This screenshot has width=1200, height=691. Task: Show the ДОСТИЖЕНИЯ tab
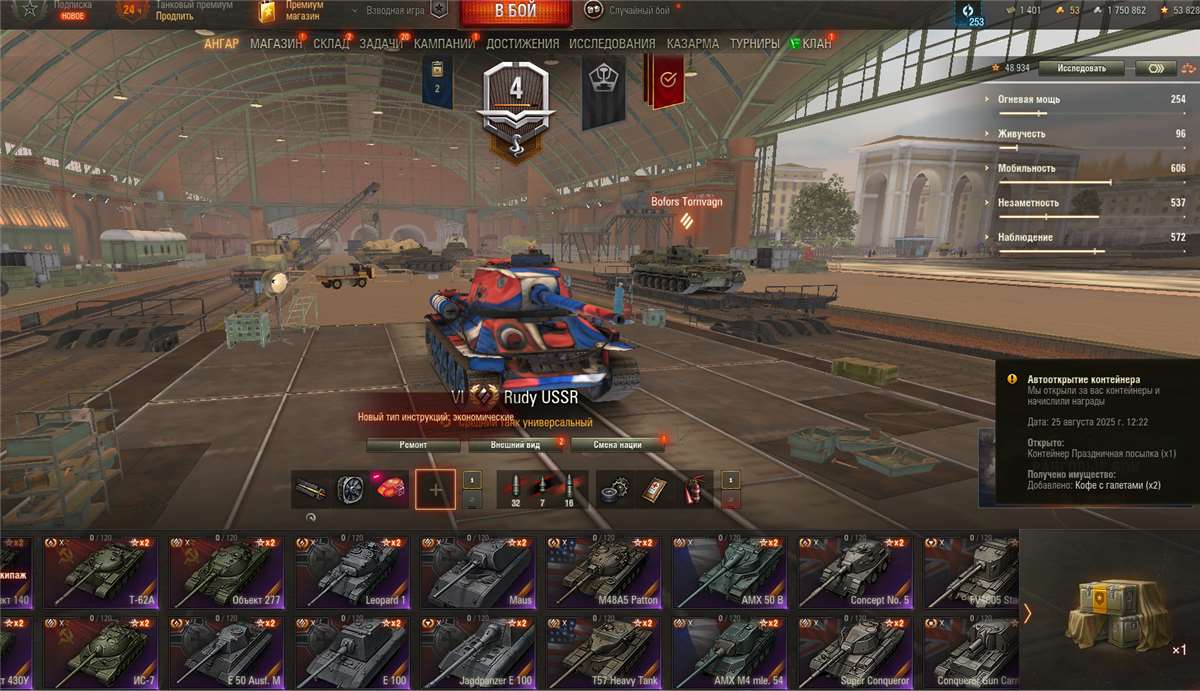523,44
